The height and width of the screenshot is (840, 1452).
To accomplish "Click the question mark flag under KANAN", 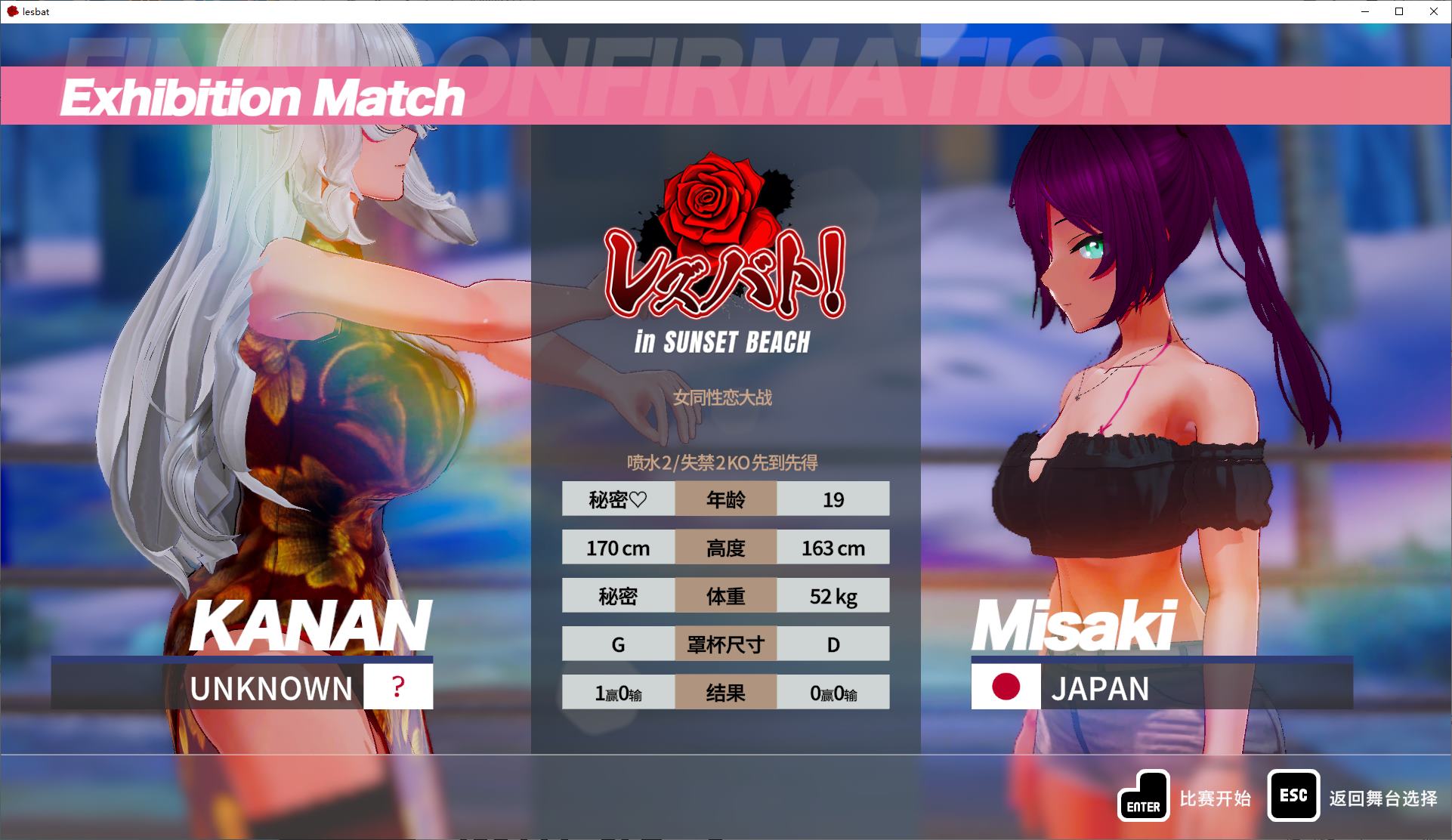I will [398, 687].
